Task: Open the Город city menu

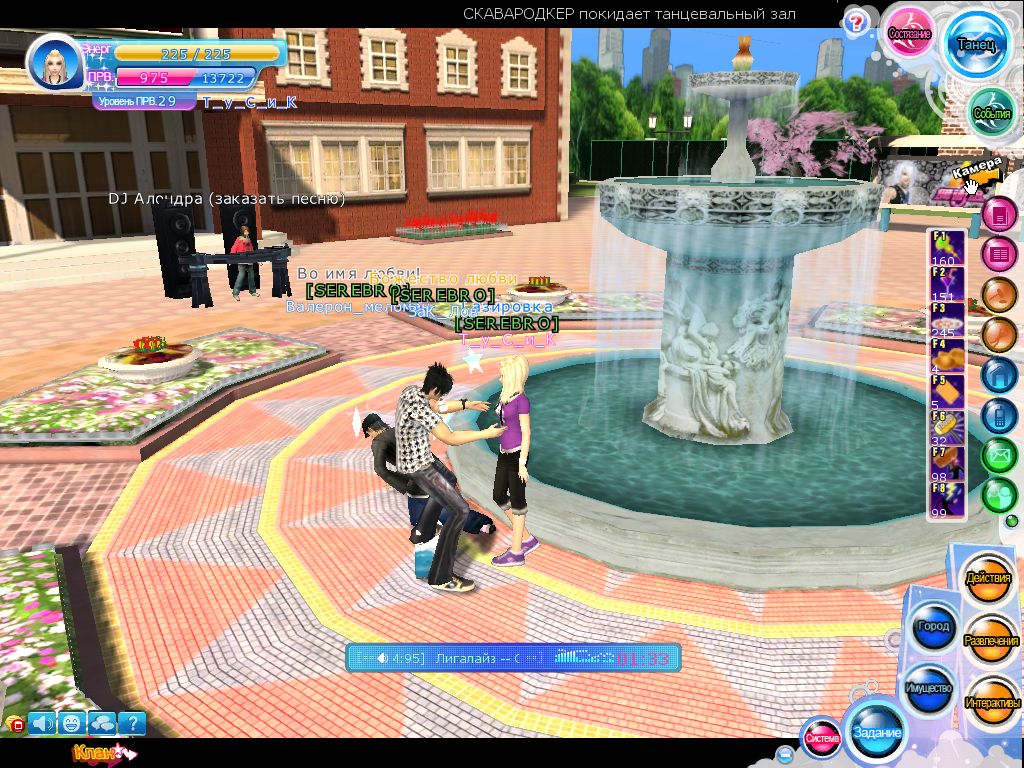Action: (x=932, y=627)
